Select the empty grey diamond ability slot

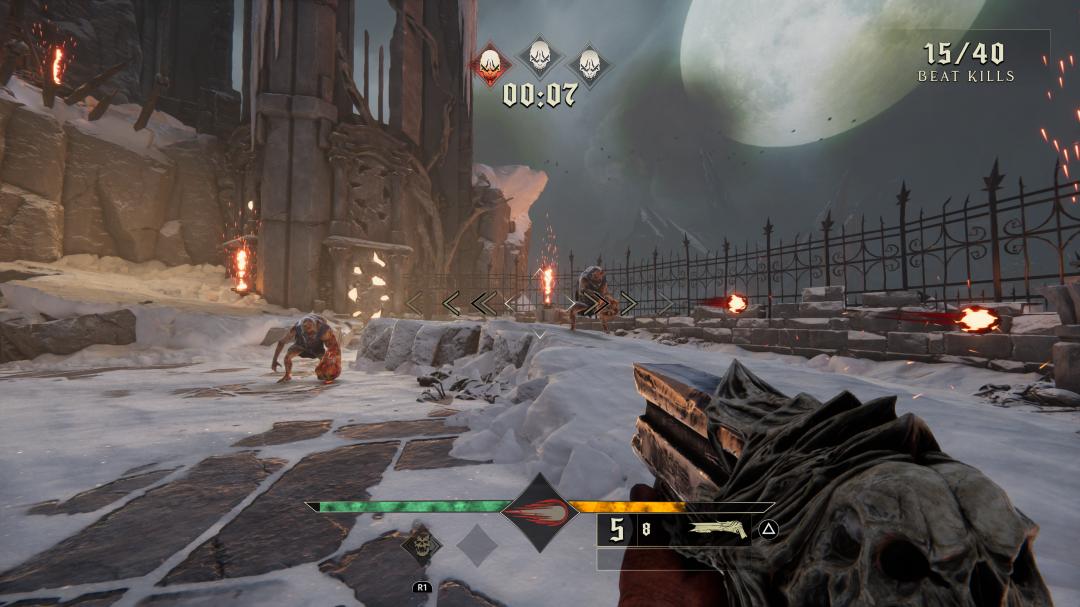[477, 545]
